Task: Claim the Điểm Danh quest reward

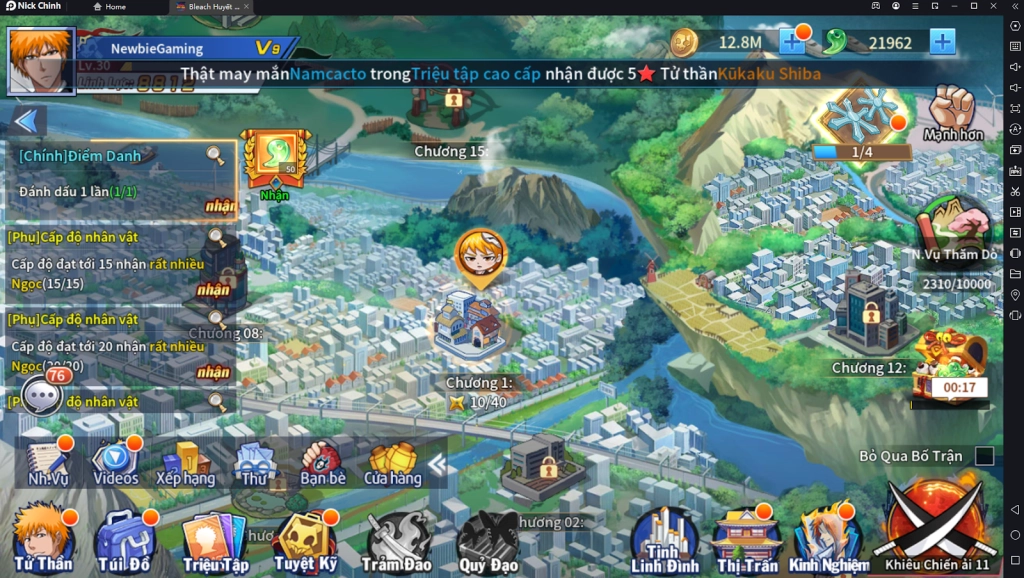Action: pyautogui.click(x=220, y=206)
